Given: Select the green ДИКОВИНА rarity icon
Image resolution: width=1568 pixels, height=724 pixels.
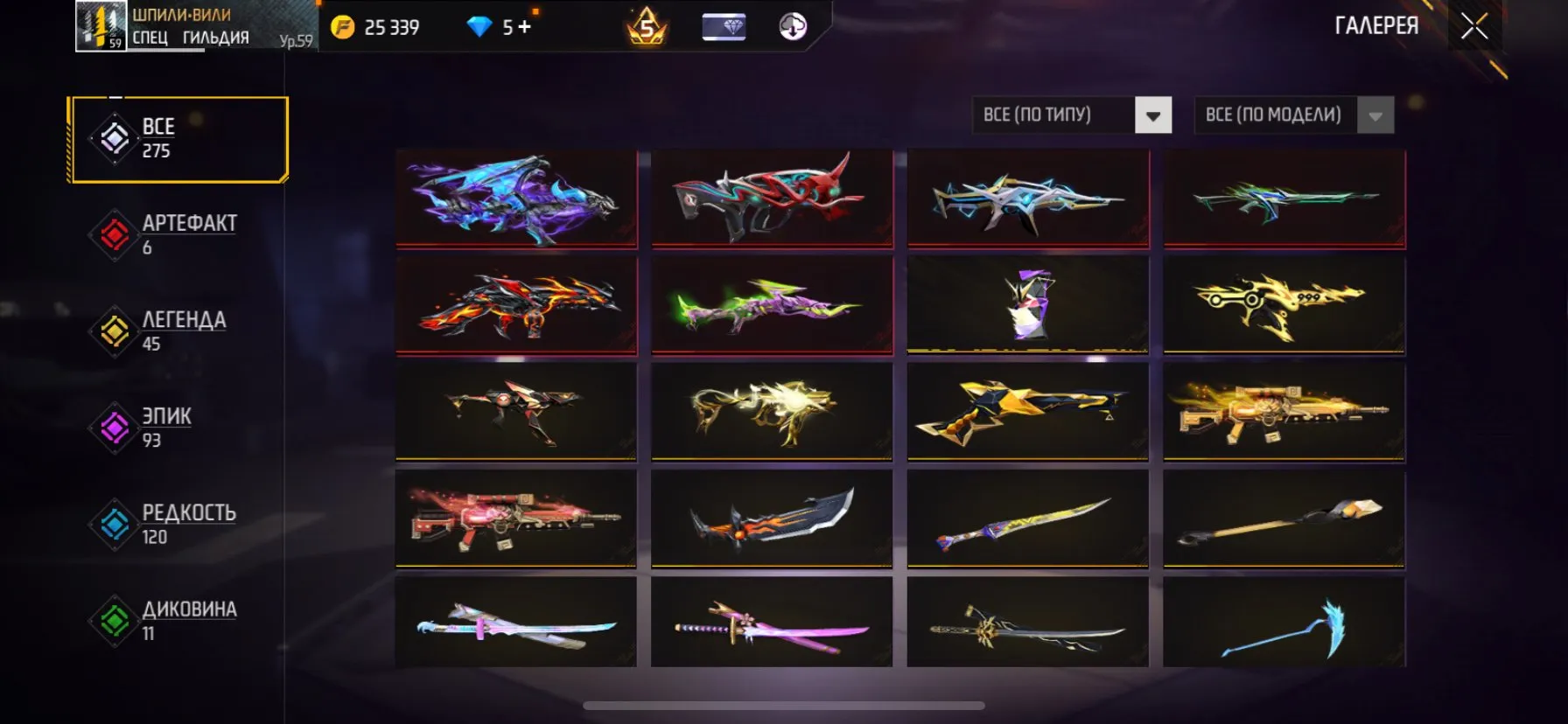Looking at the screenshot, I should 115,622.
